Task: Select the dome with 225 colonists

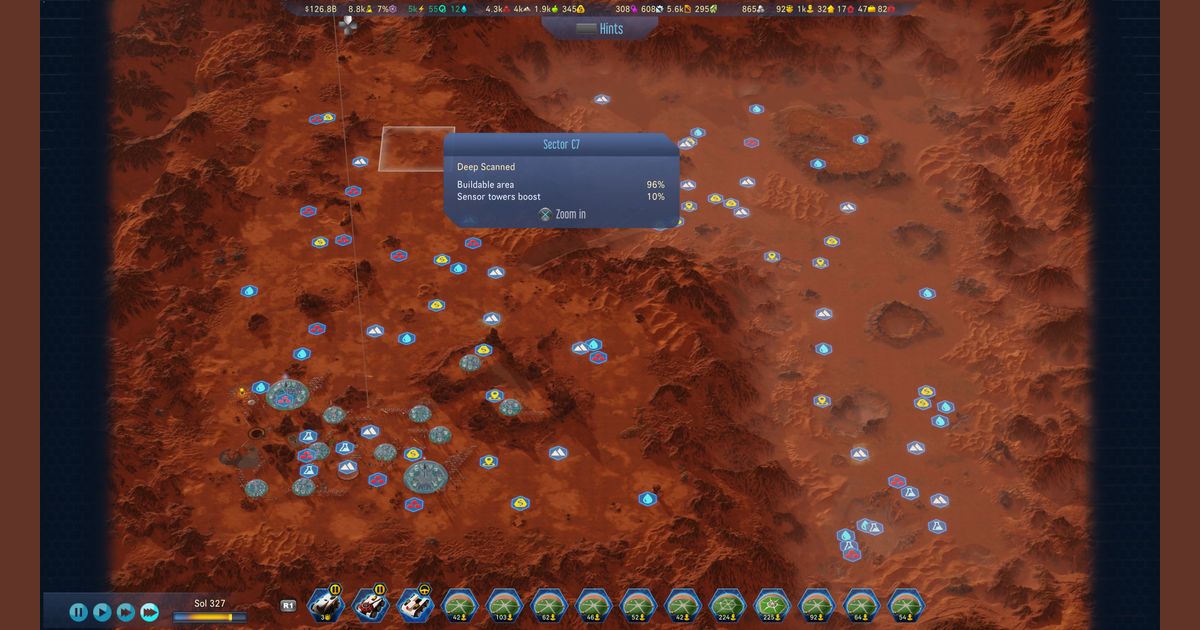Action: click(x=772, y=604)
